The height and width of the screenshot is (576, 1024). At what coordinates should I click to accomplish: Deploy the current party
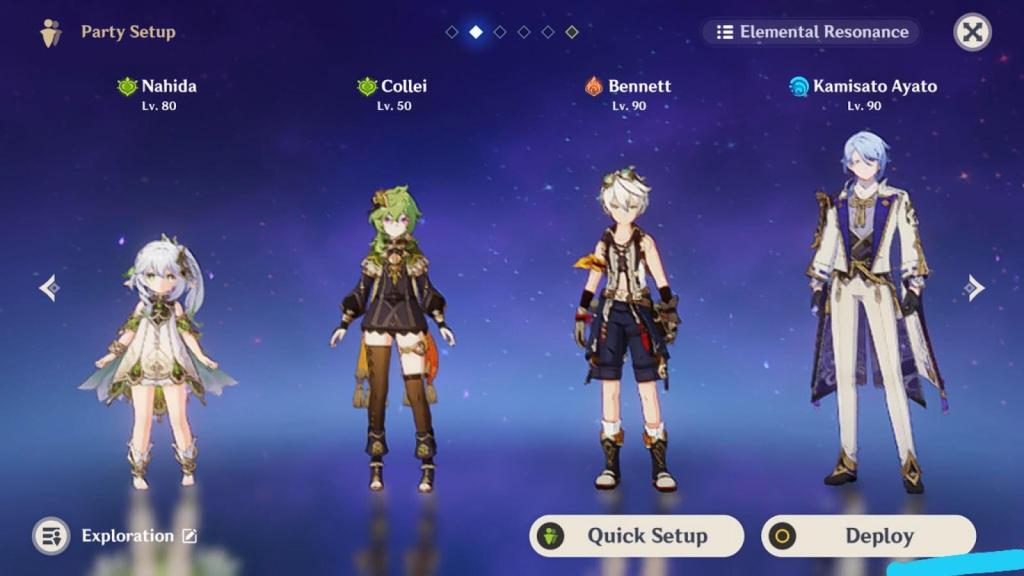tap(867, 536)
